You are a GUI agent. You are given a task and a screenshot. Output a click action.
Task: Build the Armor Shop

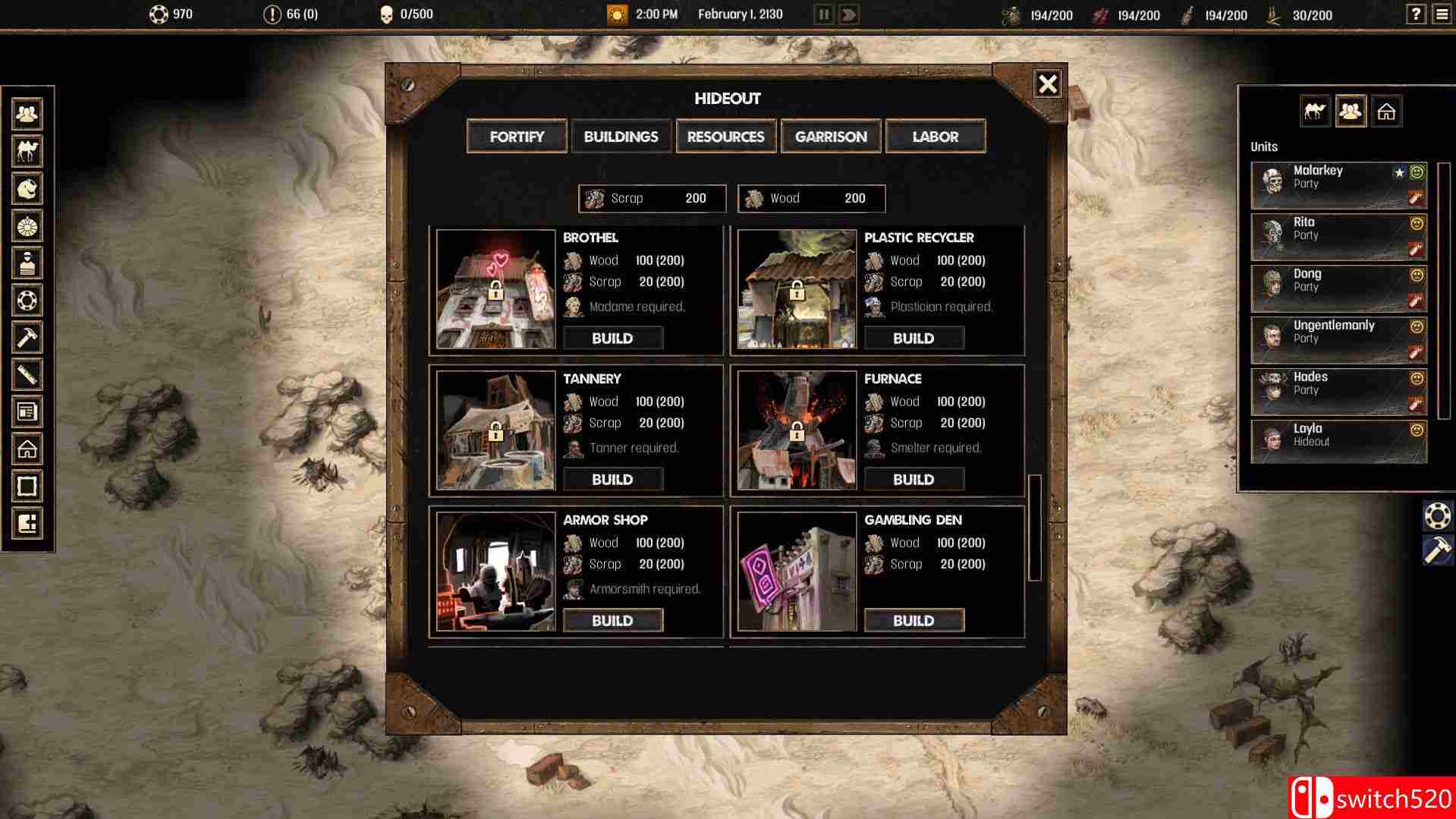pos(612,621)
